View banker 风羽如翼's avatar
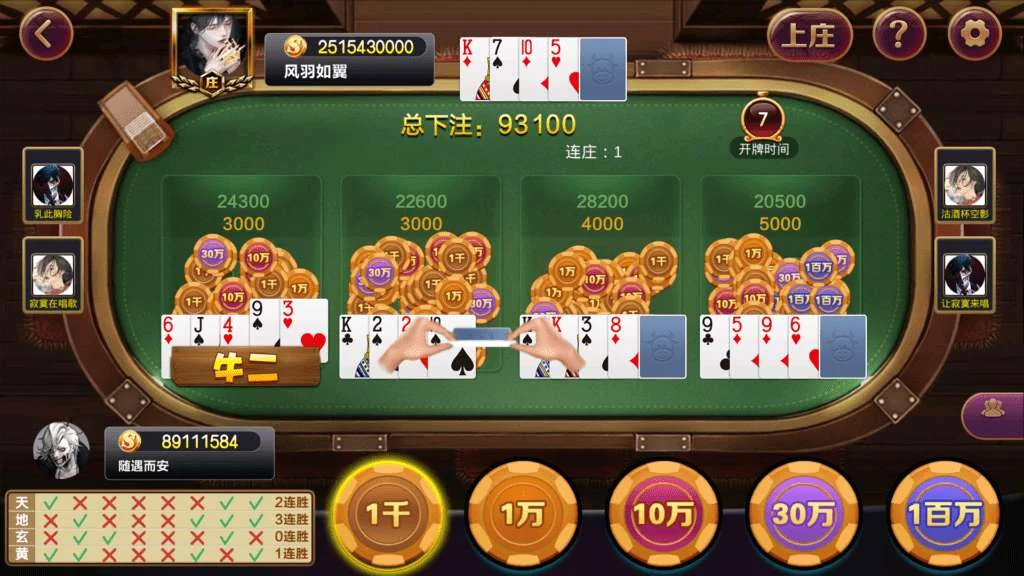Screen dimensions: 1024x576 [x=212, y=48]
